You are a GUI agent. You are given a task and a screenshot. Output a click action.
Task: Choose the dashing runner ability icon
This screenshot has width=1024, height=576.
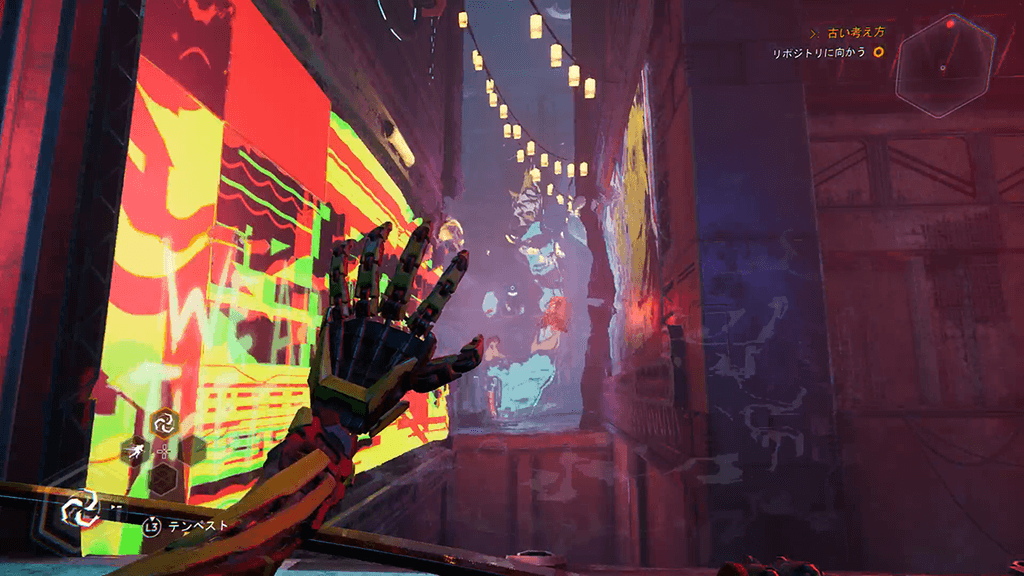point(136,452)
